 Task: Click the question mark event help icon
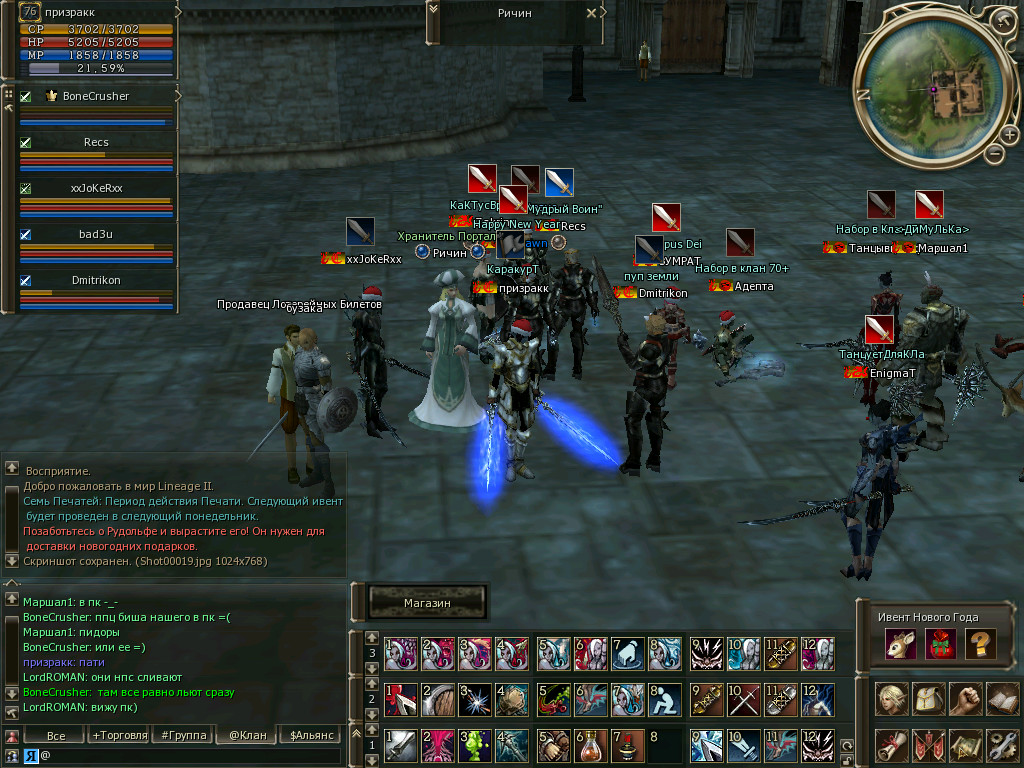pos(980,644)
